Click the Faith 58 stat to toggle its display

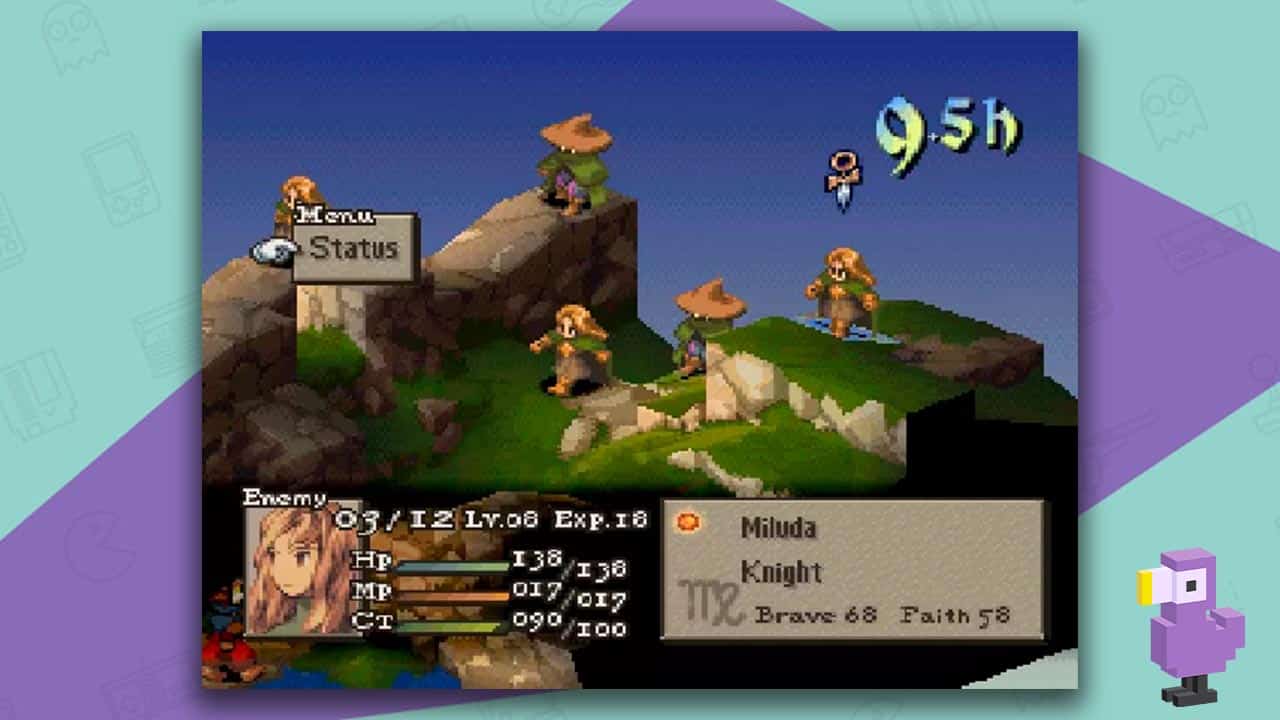[955, 615]
